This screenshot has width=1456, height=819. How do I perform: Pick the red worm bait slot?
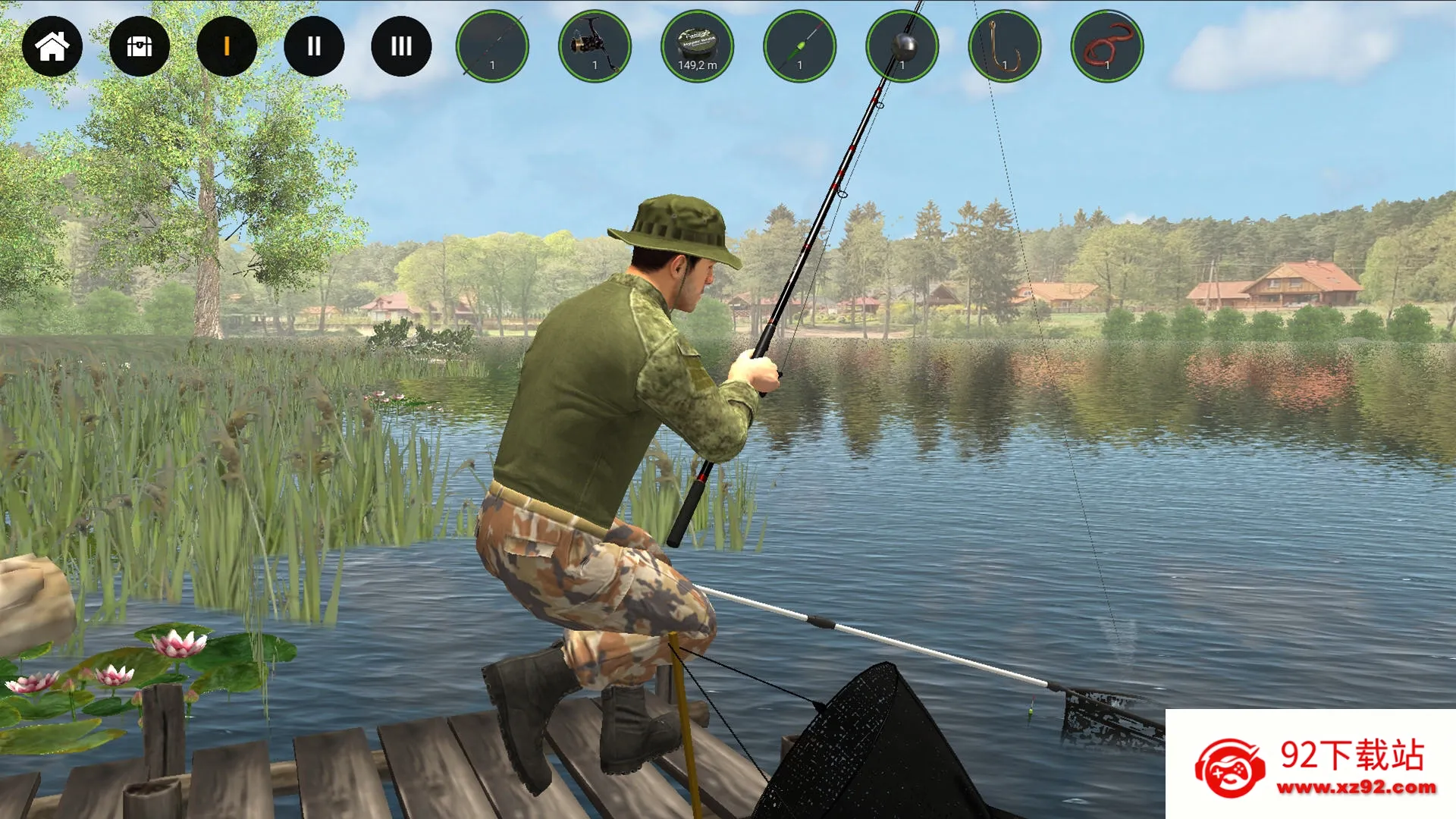tap(1106, 46)
